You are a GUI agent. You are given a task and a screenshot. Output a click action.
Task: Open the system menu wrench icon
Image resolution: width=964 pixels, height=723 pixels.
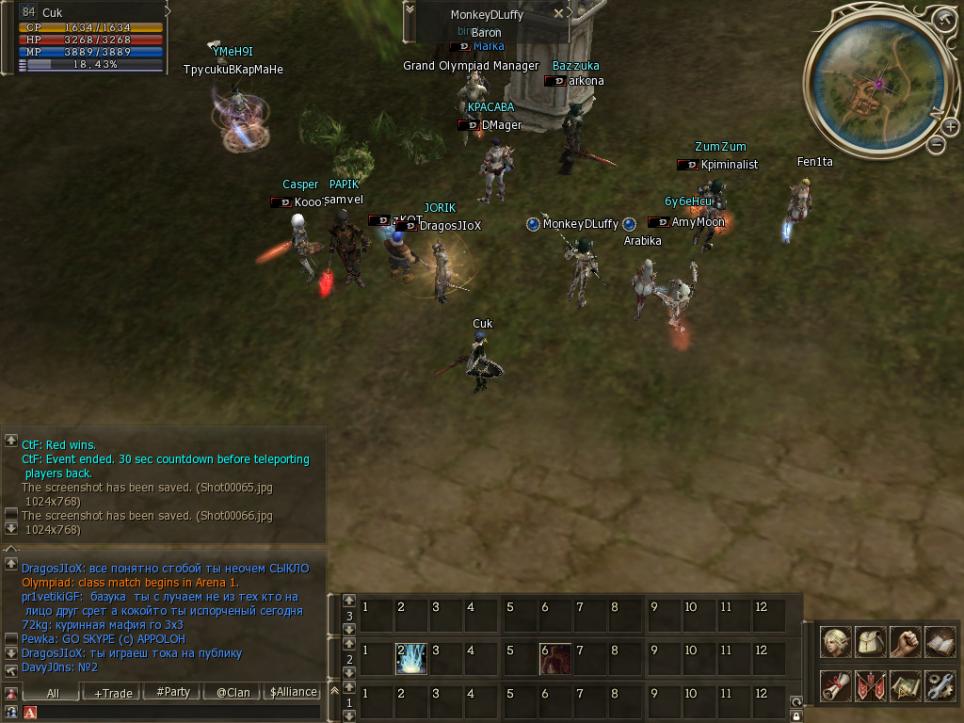[x=940, y=686]
